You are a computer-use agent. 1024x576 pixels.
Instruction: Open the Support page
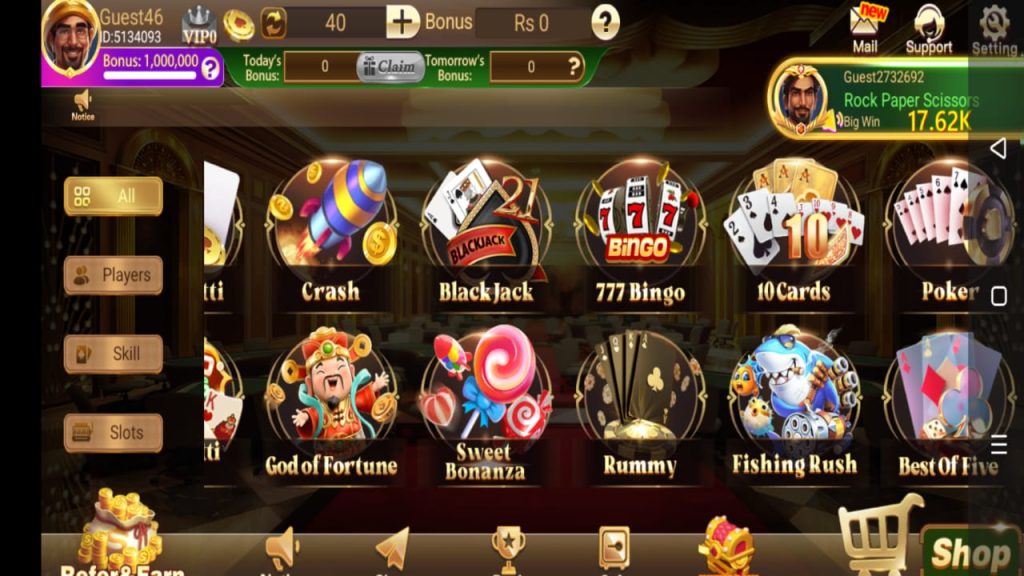pos(929,28)
